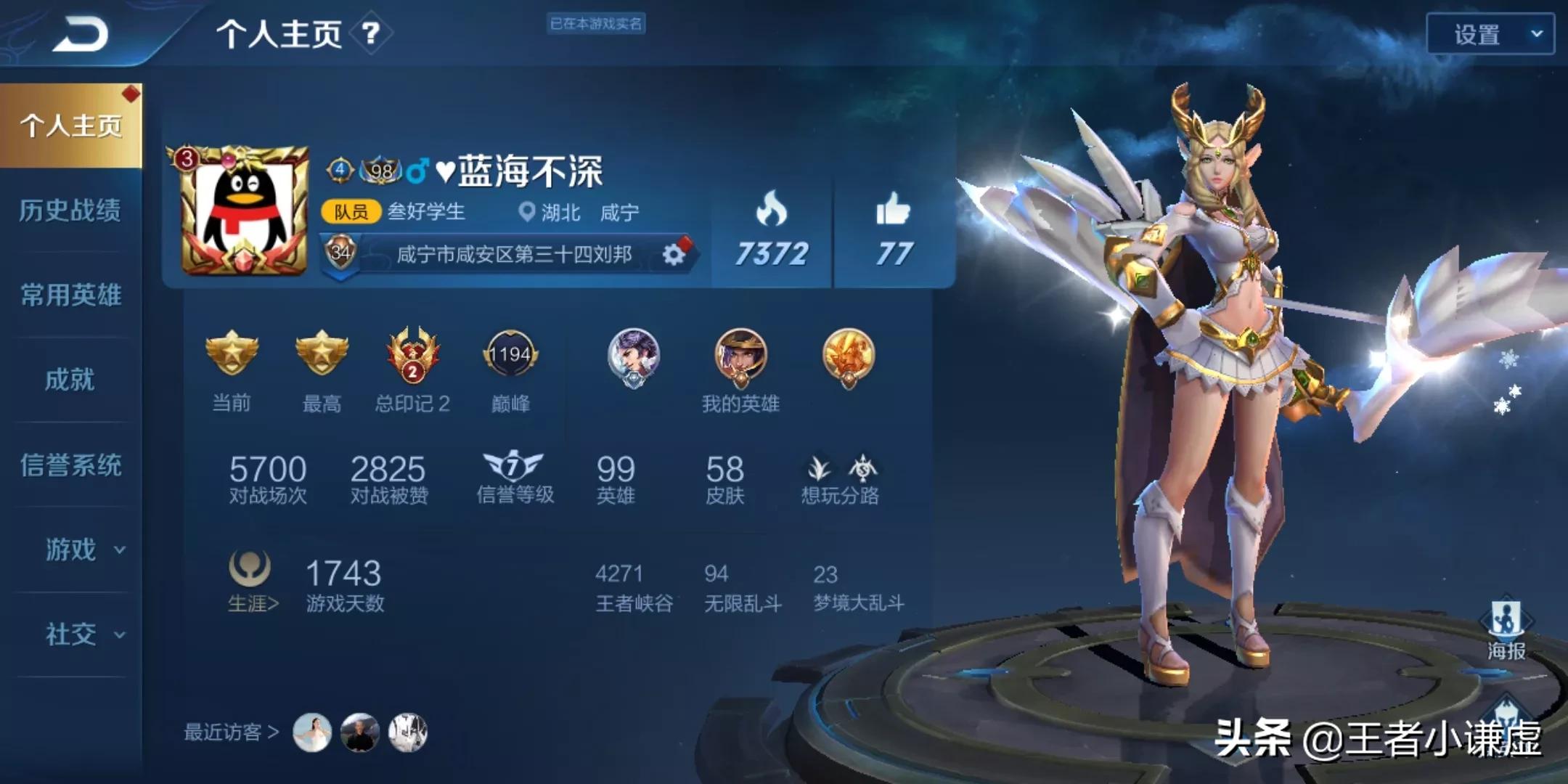Open the 总印记 2 medal
This screenshot has width=1568, height=784.
tap(412, 356)
